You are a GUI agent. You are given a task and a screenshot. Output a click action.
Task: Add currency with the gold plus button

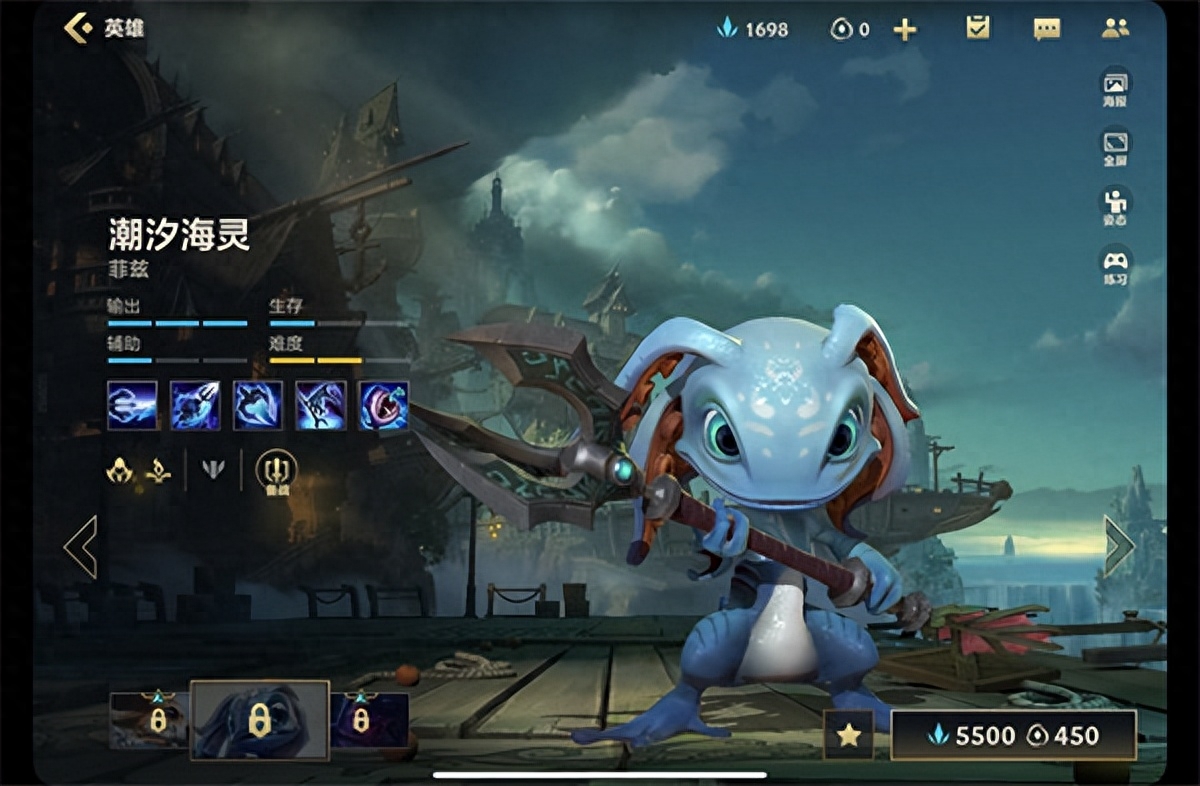click(x=905, y=30)
